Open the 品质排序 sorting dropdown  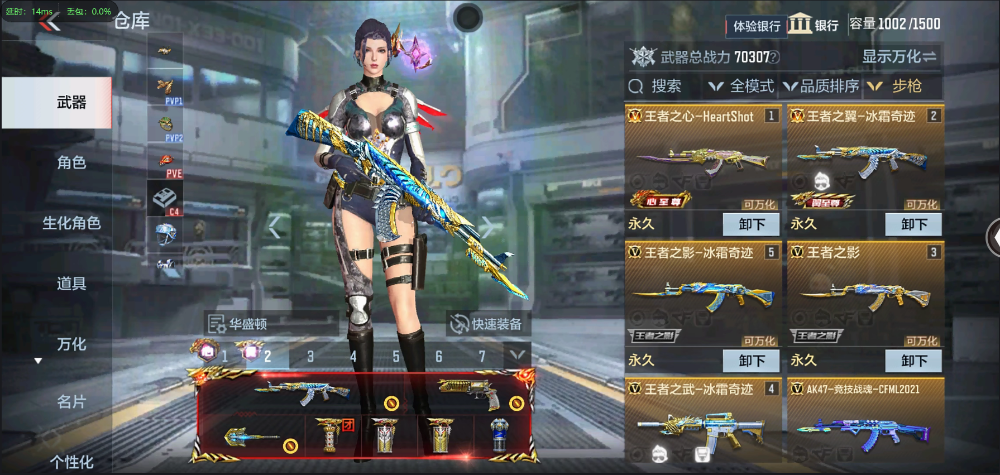(822, 86)
